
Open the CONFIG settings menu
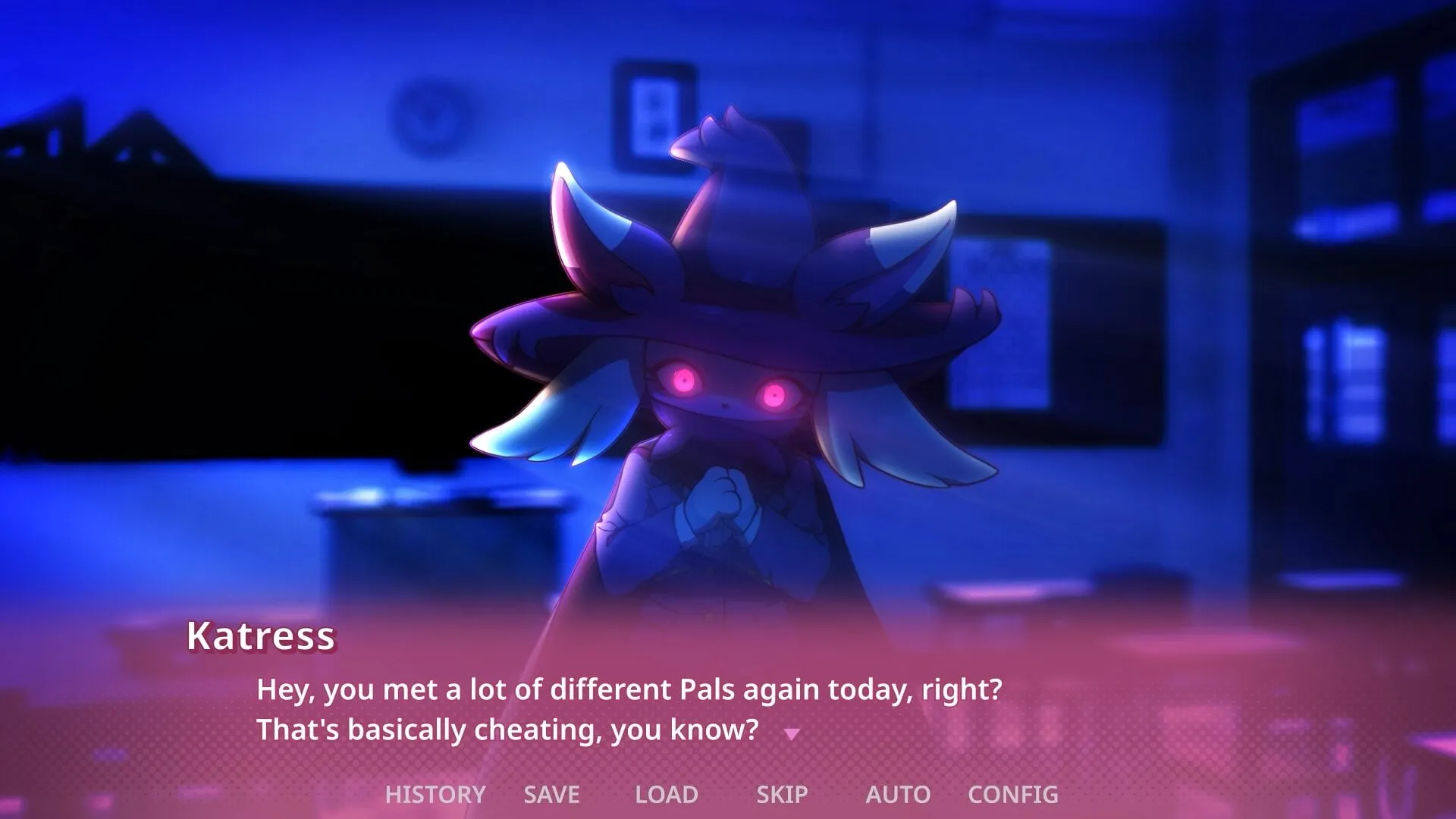[x=1014, y=794]
